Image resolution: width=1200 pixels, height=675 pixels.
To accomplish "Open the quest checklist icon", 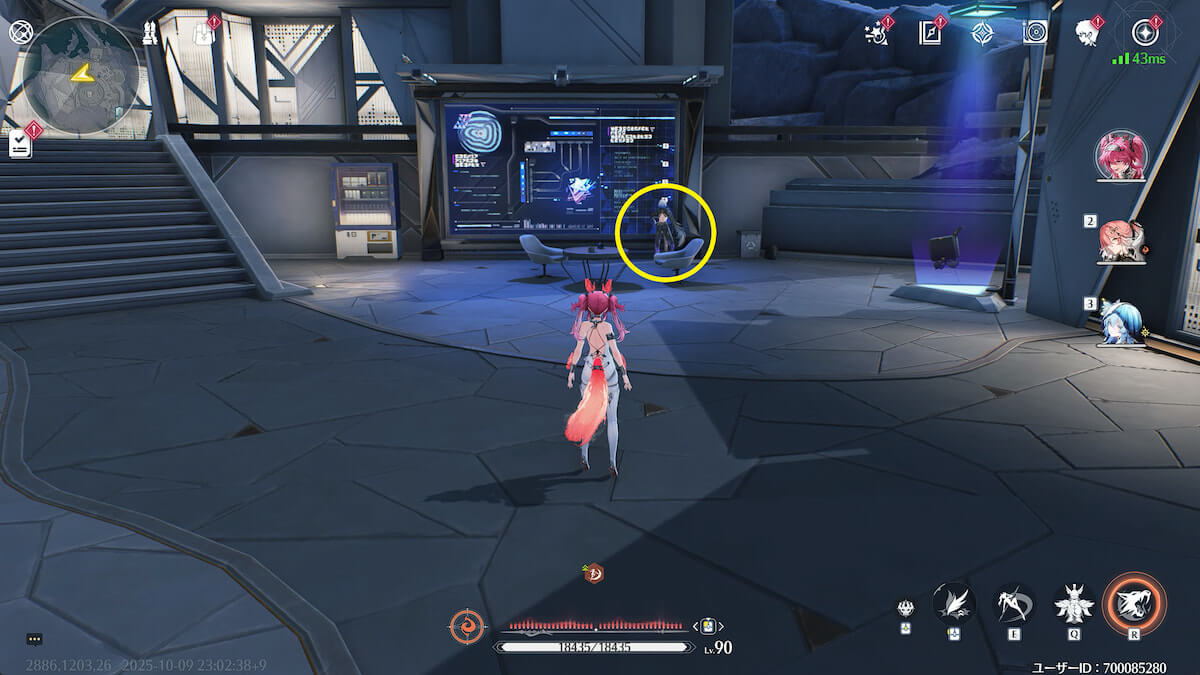I will (x=21, y=145).
